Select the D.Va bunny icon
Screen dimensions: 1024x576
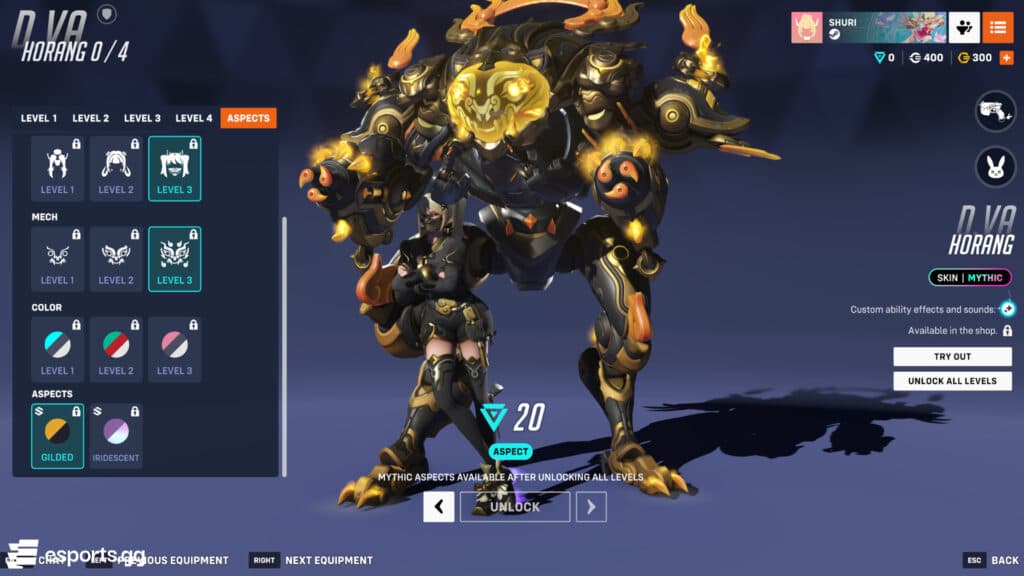click(x=995, y=164)
